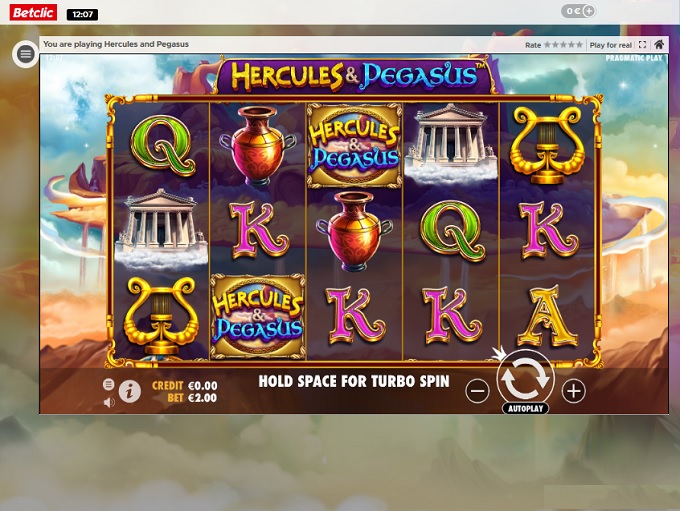680x511 pixels.
Task: Return to the casino home page
Action: [659, 45]
